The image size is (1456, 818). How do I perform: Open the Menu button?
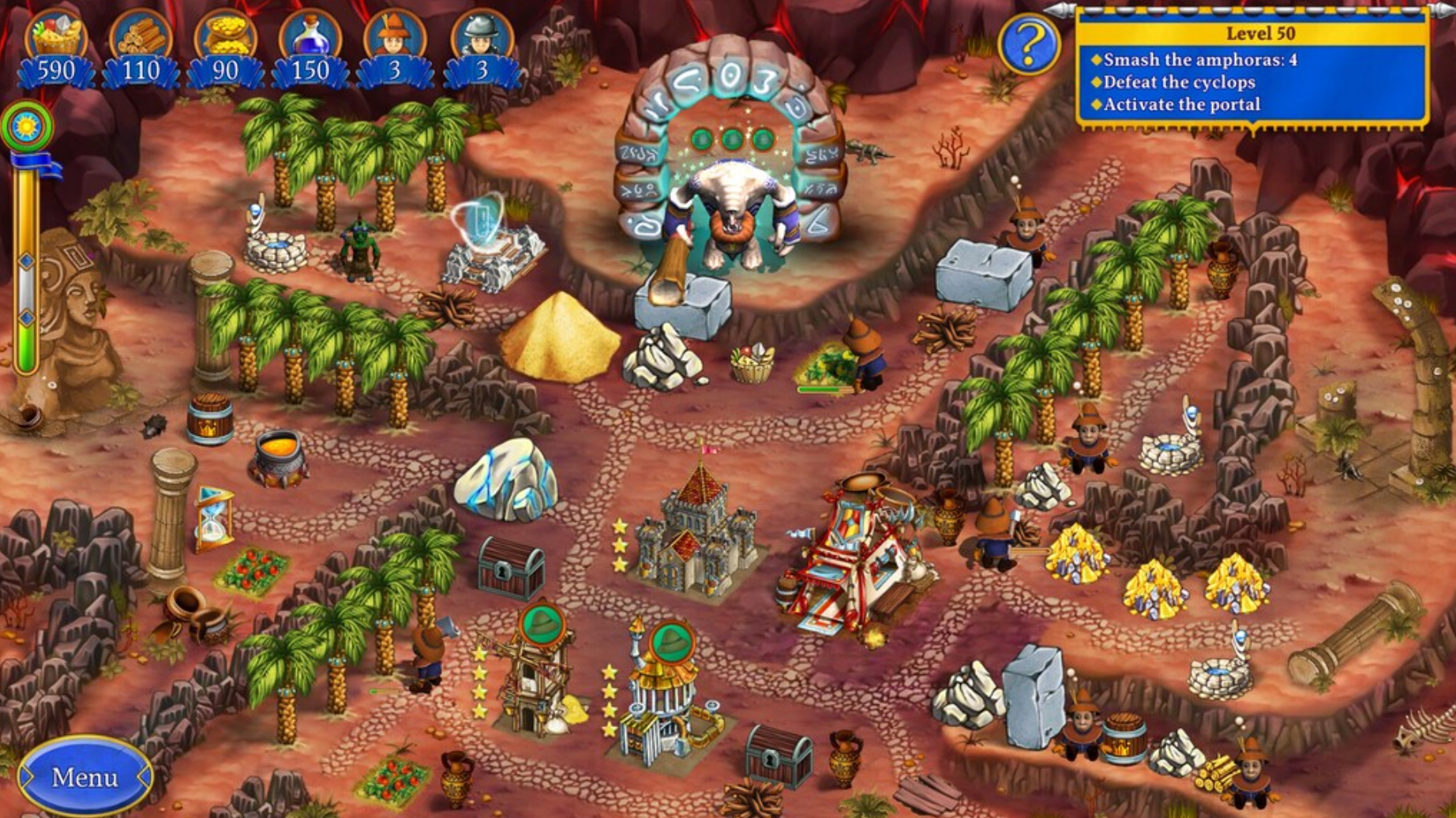[x=84, y=778]
